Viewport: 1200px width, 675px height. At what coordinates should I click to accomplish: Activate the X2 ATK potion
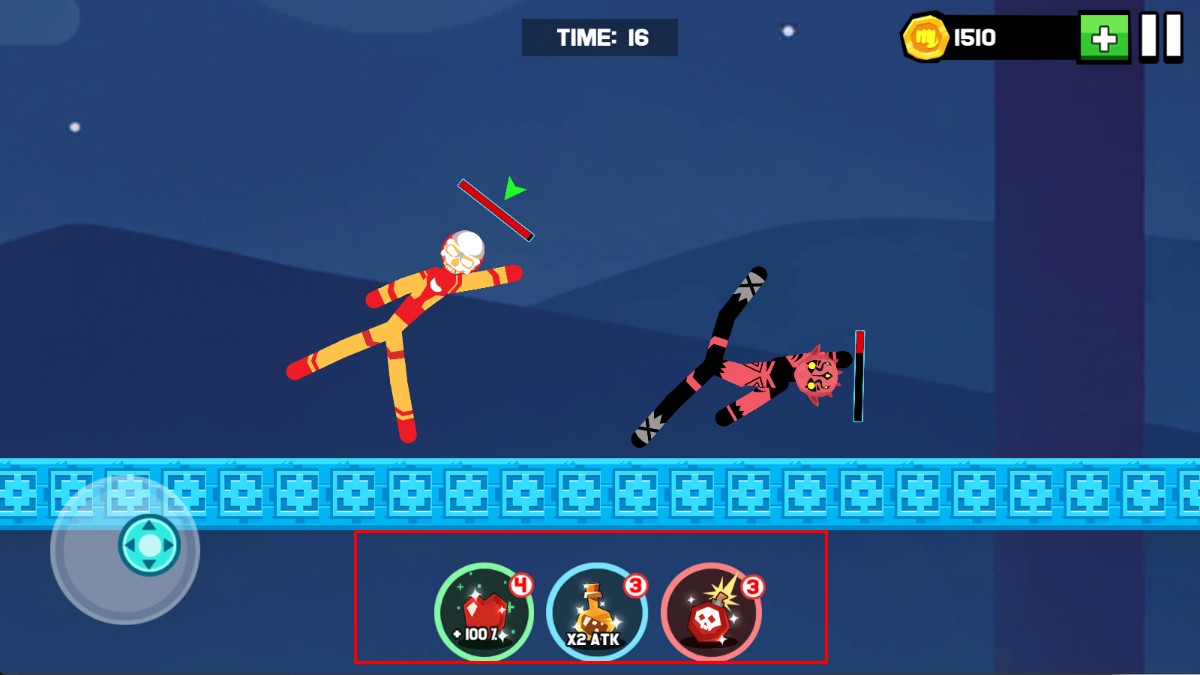point(596,613)
